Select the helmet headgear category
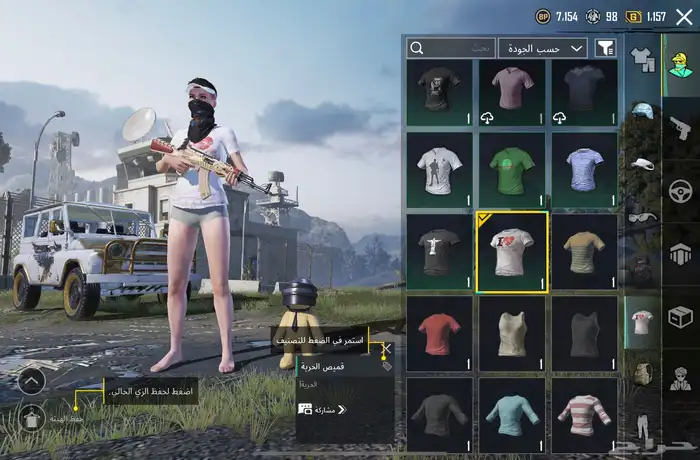 pos(642,110)
